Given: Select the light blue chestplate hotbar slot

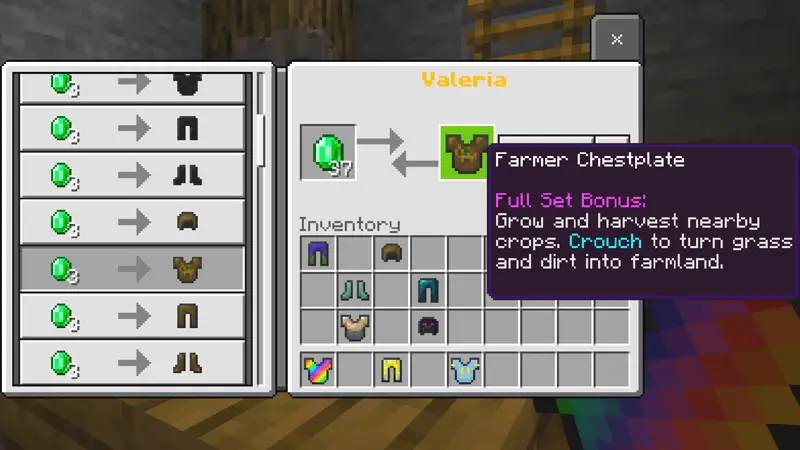Looking at the screenshot, I should click(x=465, y=370).
